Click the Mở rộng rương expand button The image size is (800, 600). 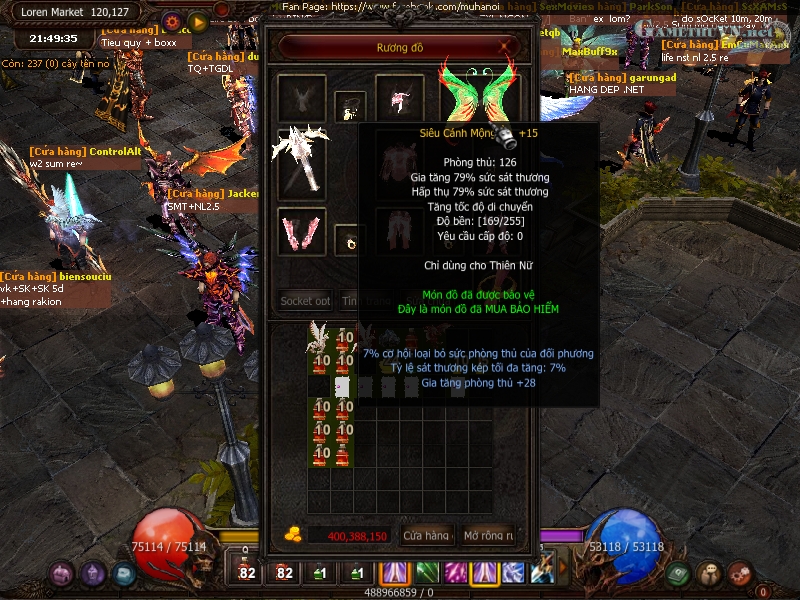(487, 536)
